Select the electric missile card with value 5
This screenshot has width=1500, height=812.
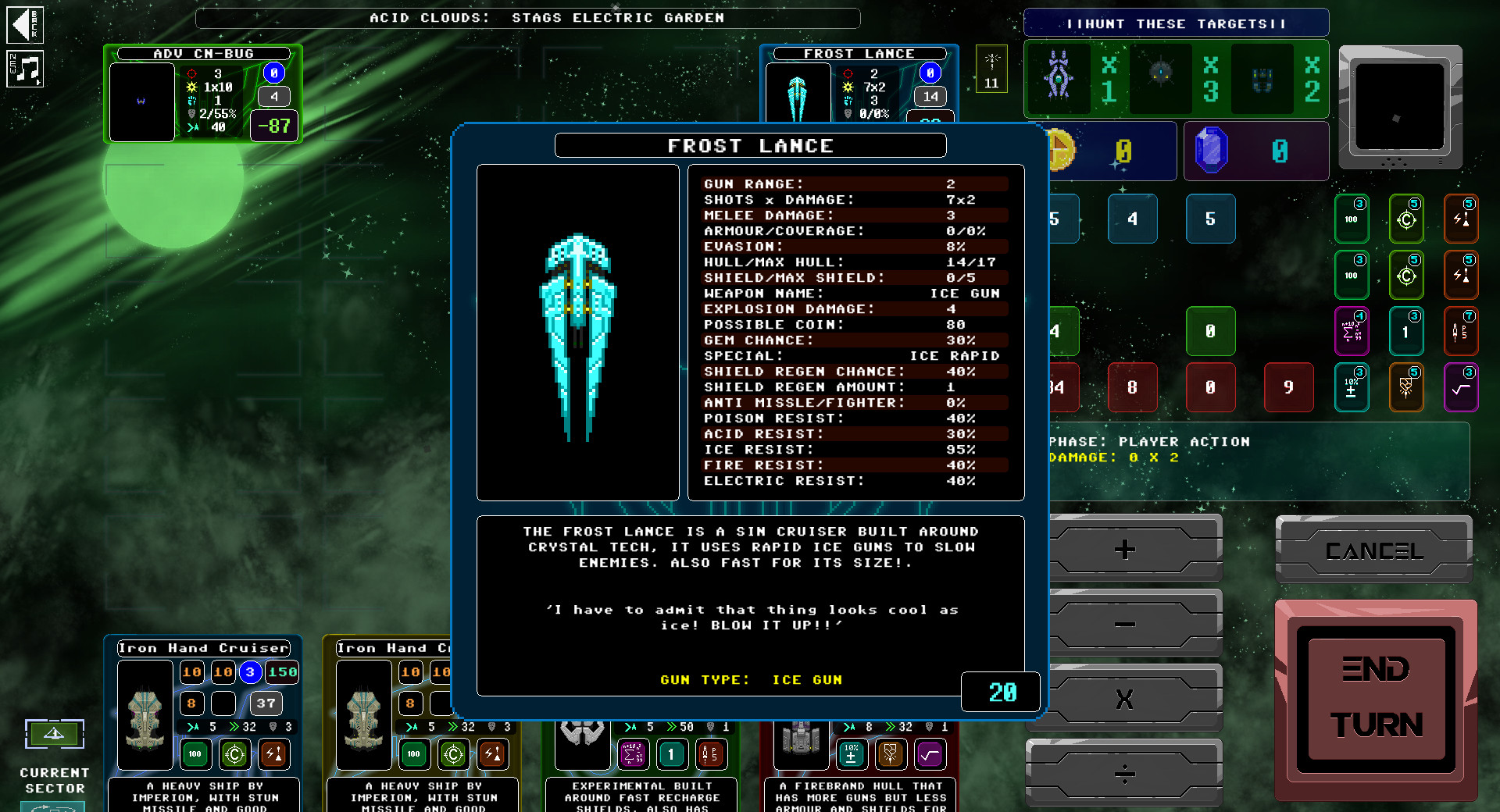1462,219
